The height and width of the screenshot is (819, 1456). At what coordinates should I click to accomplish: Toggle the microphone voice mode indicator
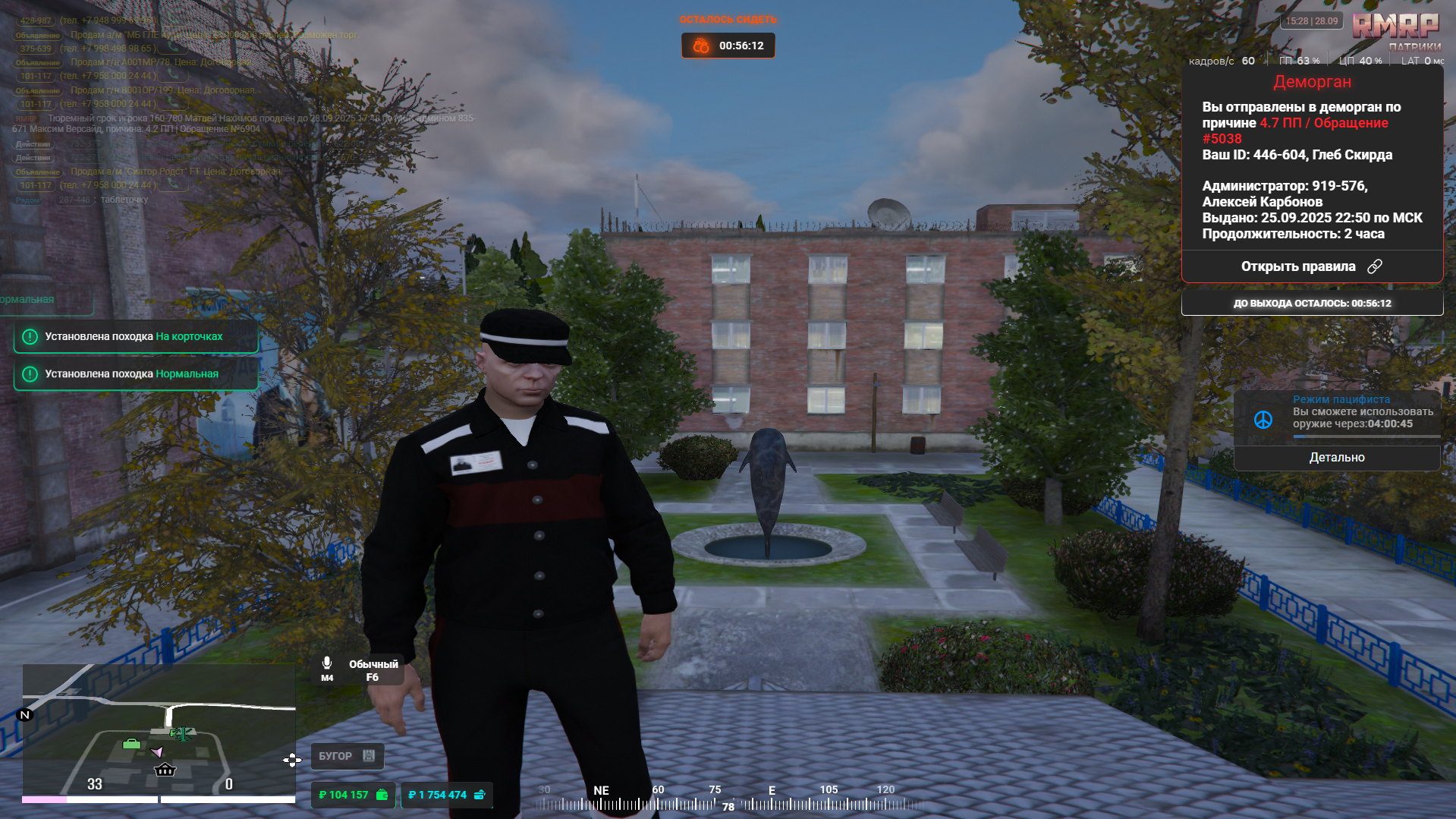point(327,669)
